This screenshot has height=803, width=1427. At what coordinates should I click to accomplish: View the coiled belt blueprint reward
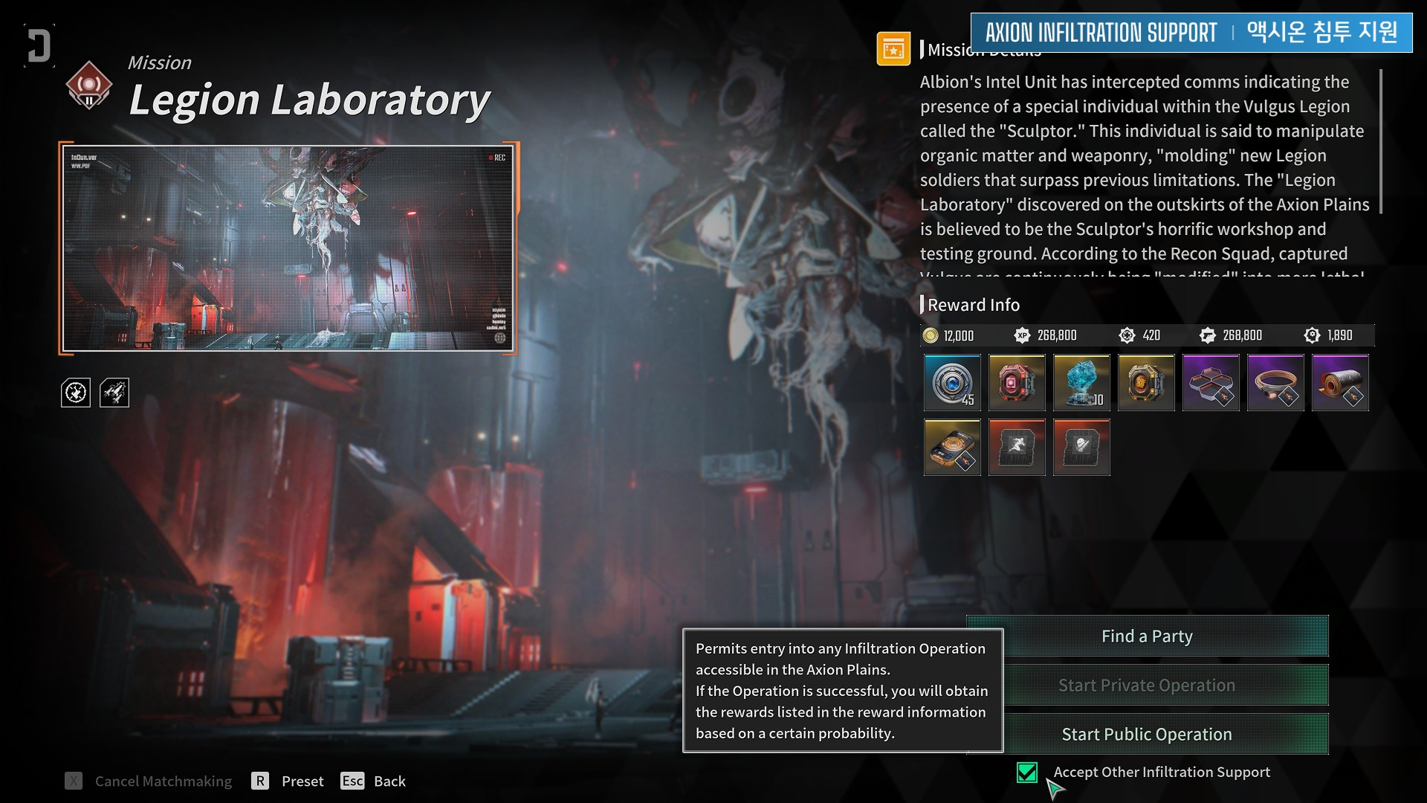1275,382
